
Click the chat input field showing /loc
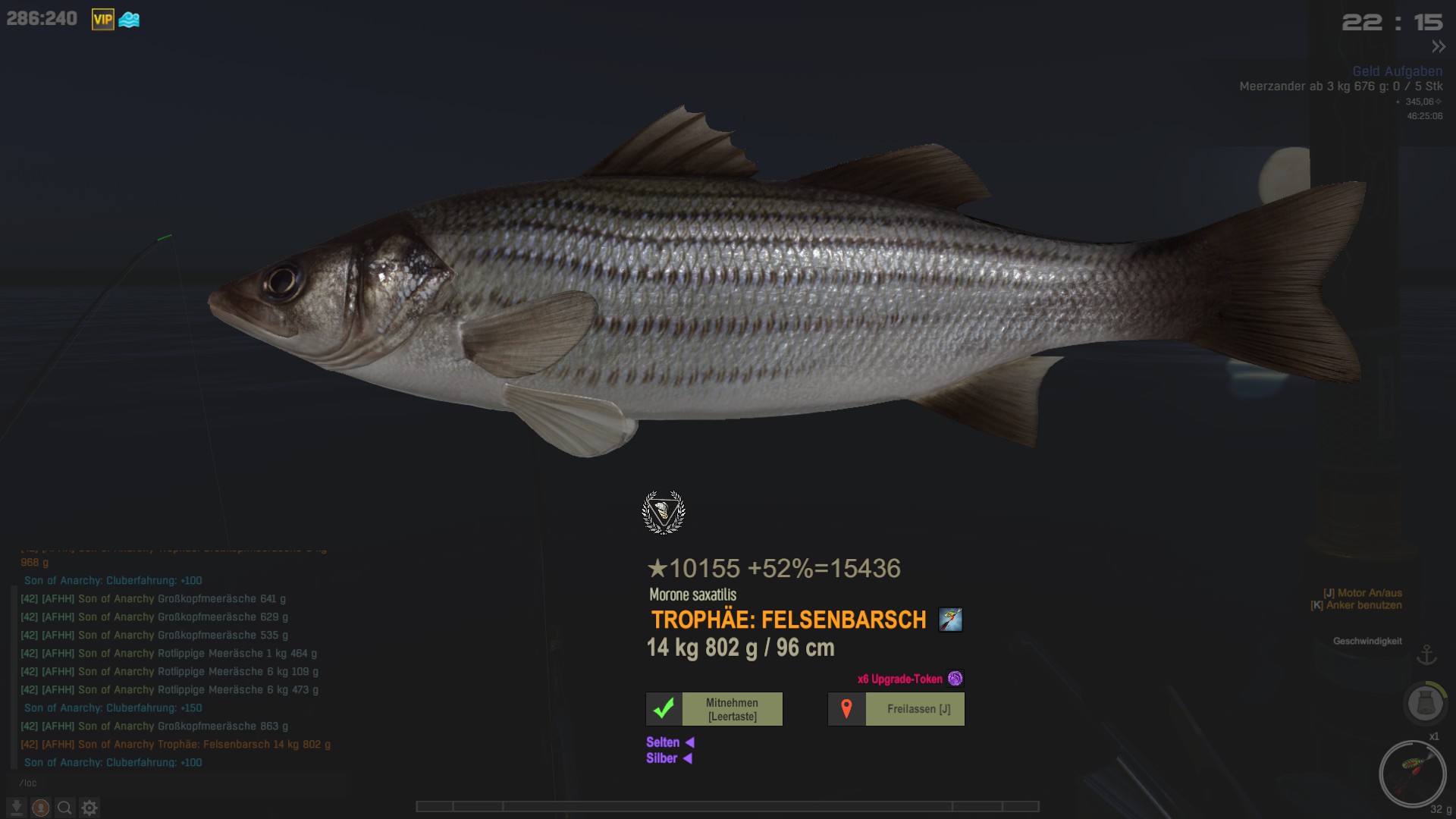[174, 783]
